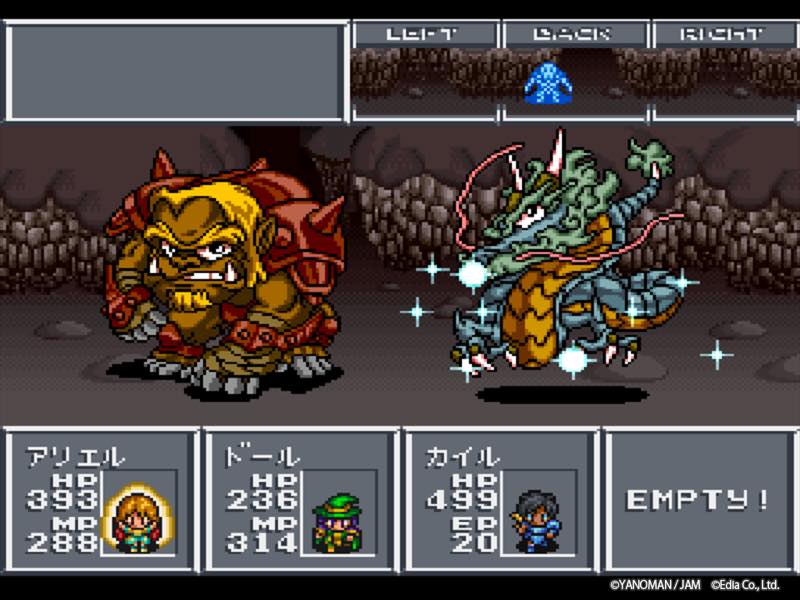Select the BACK view panel
The width and height of the screenshot is (800, 600).
coord(575,72)
